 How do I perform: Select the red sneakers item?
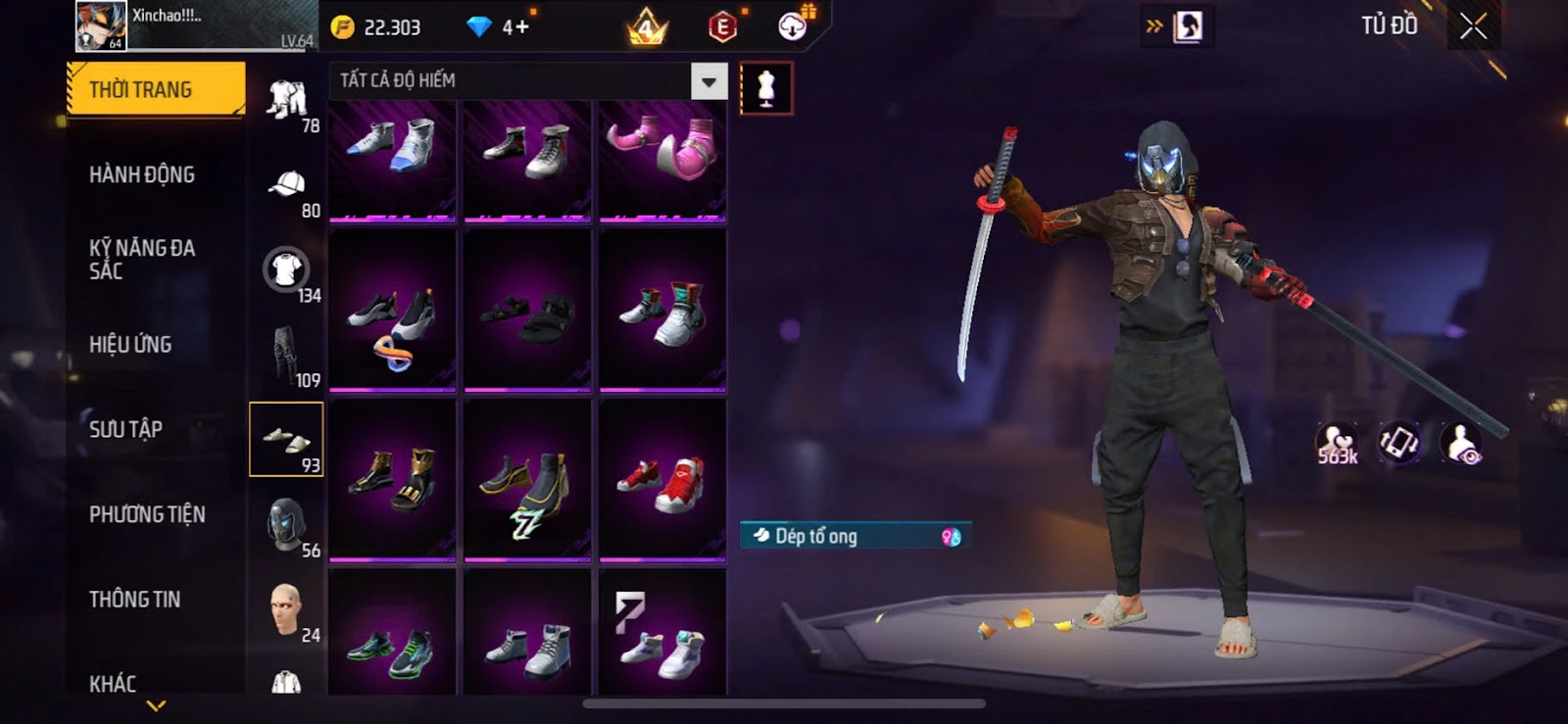point(662,480)
